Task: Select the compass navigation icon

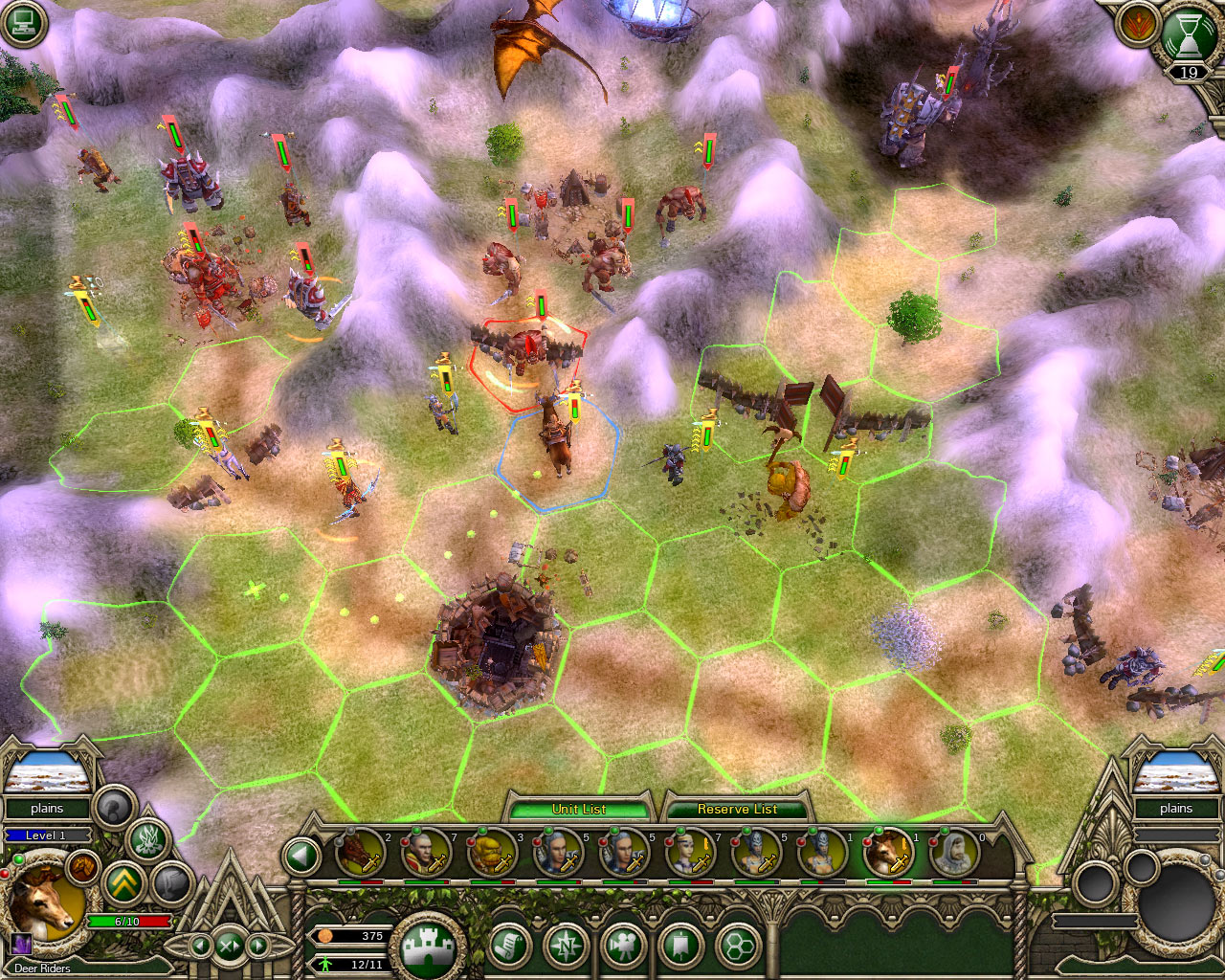Action: [x=565, y=946]
